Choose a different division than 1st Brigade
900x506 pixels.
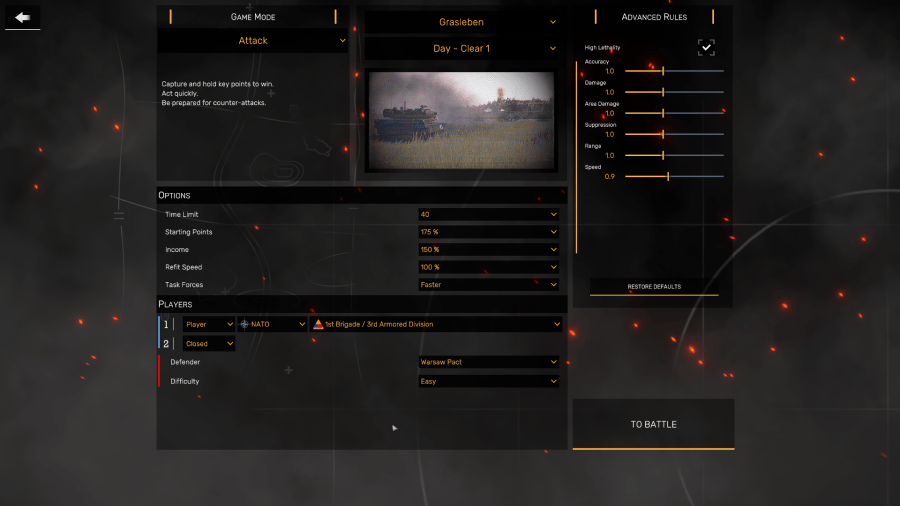click(436, 324)
